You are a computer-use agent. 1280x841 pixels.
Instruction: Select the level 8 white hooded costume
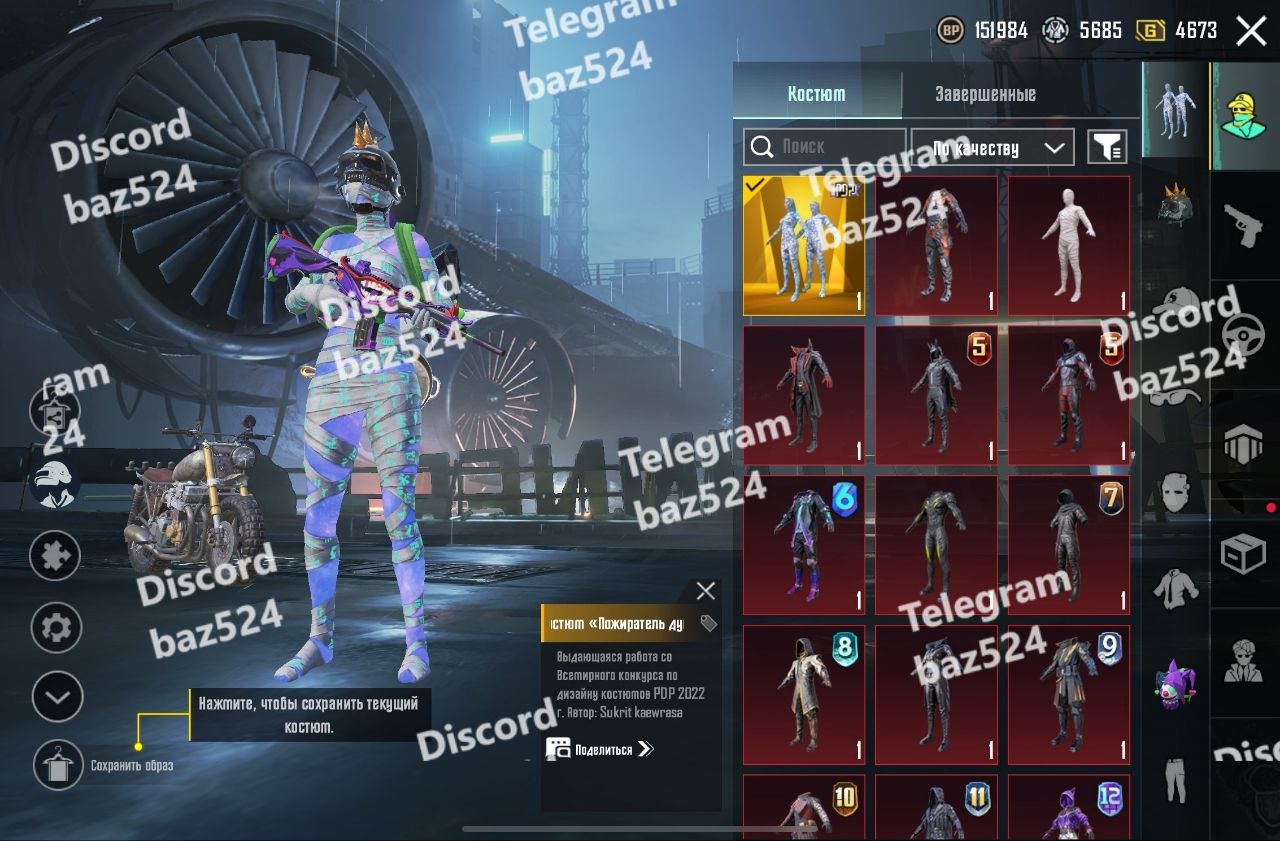tap(803, 695)
